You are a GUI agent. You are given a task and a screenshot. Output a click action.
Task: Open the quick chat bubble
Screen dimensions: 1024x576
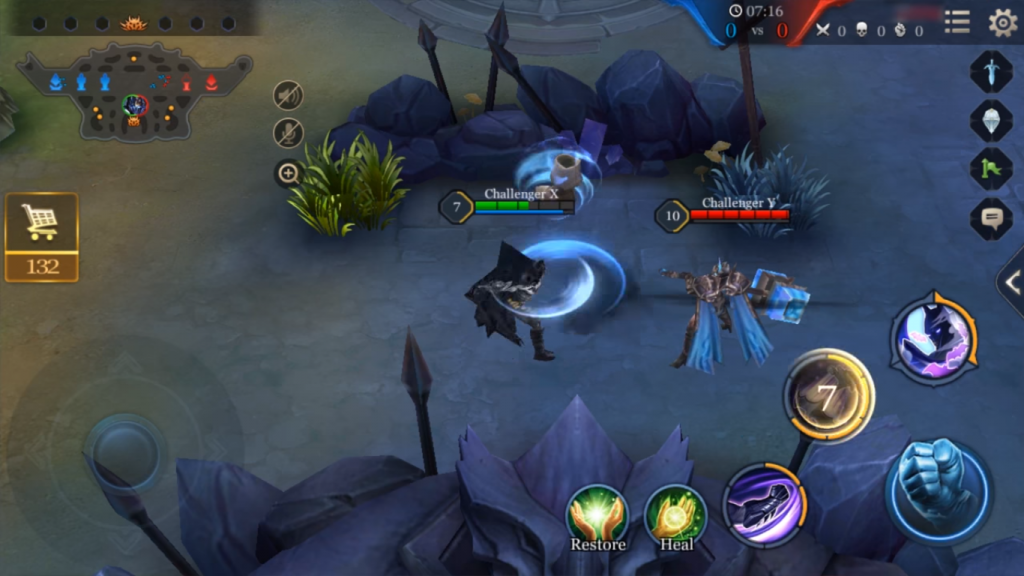click(990, 218)
